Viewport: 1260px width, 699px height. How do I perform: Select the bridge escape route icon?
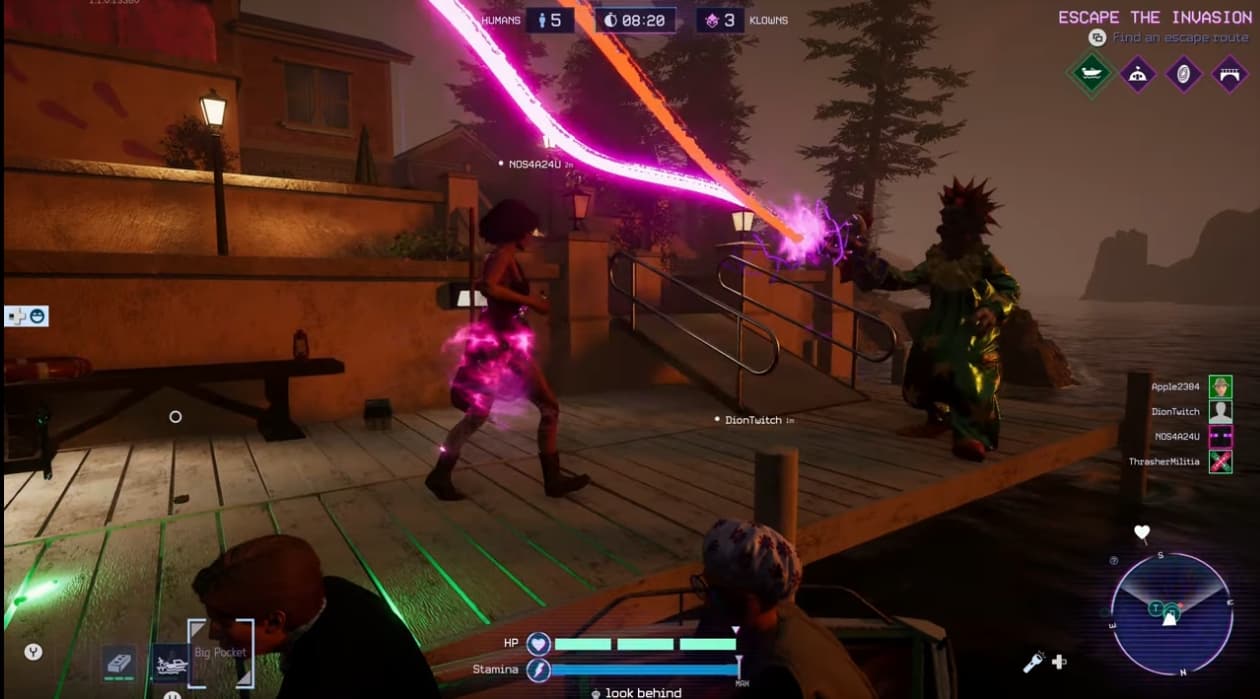pyautogui.click(x=1230, y=74)
